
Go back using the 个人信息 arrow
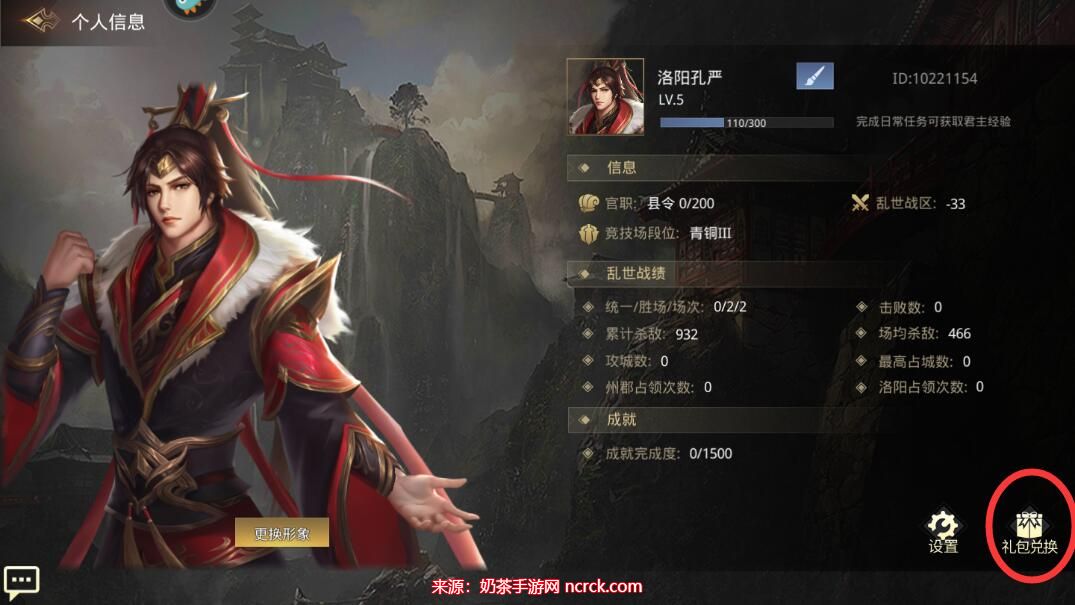[x=40, y=20]
